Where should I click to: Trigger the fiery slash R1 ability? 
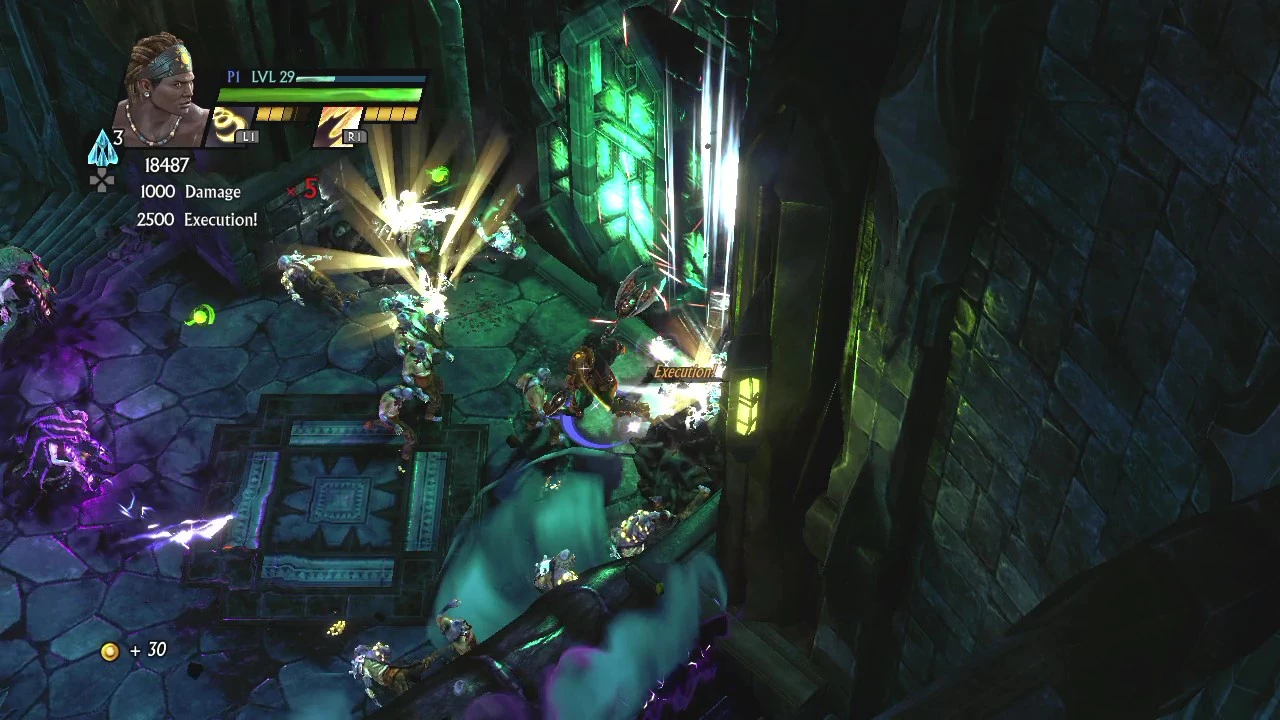338,125
